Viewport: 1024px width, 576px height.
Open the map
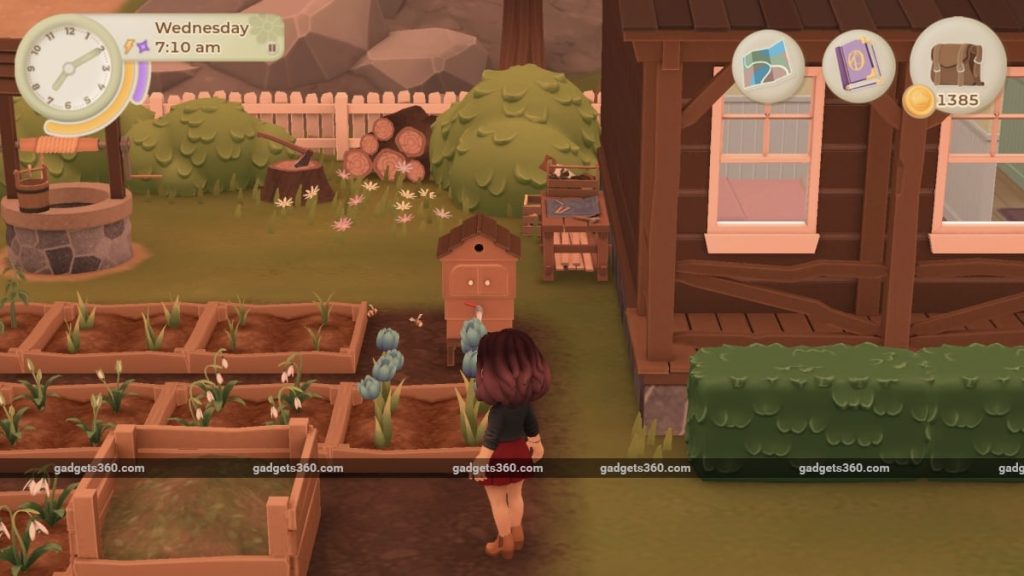coord(768,66)
